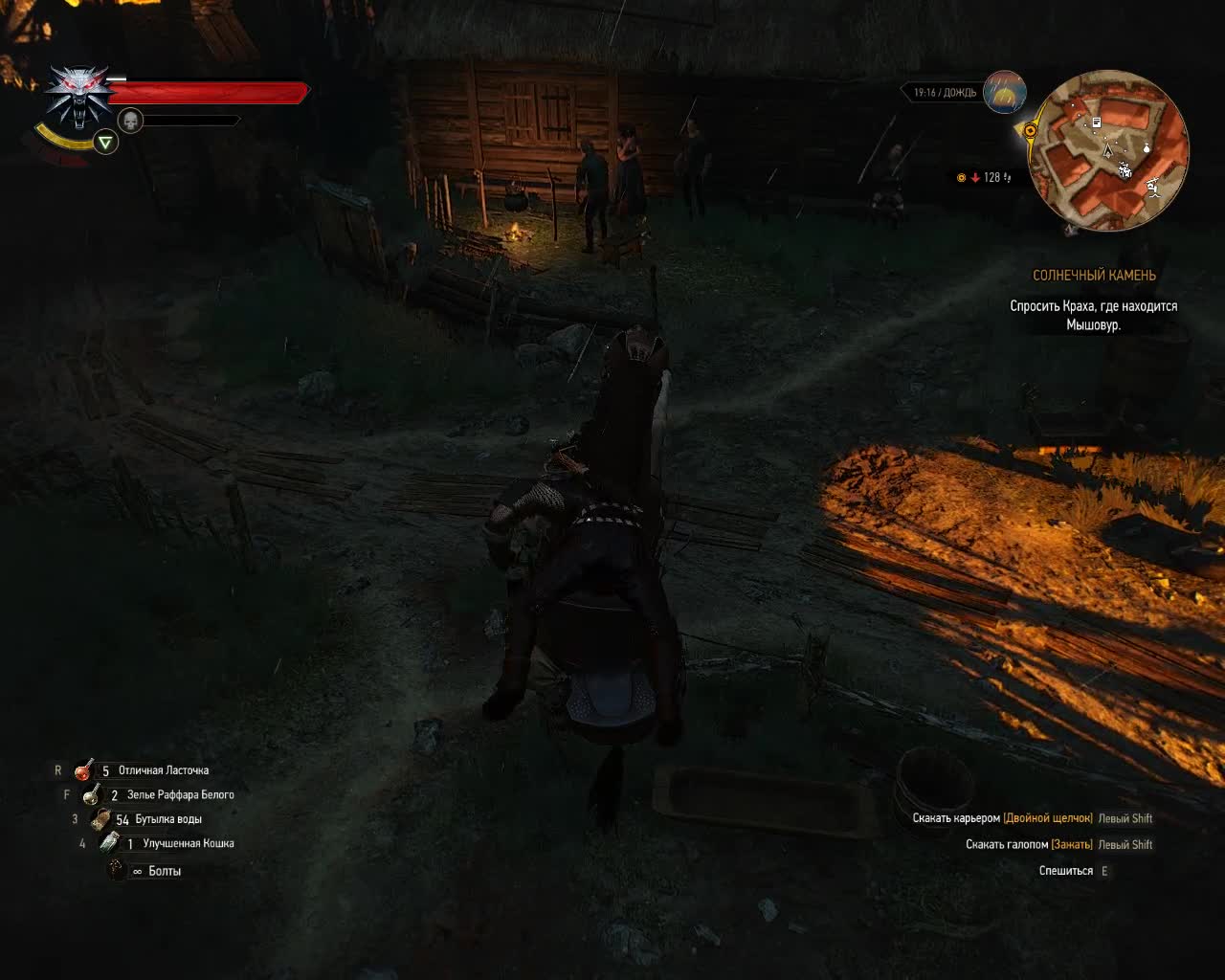Select the Бутылка воды water bottle icon
Image resolution: width=1225 pixels, height=980 pixels.
pyautogui.click(x=100, y=820)
